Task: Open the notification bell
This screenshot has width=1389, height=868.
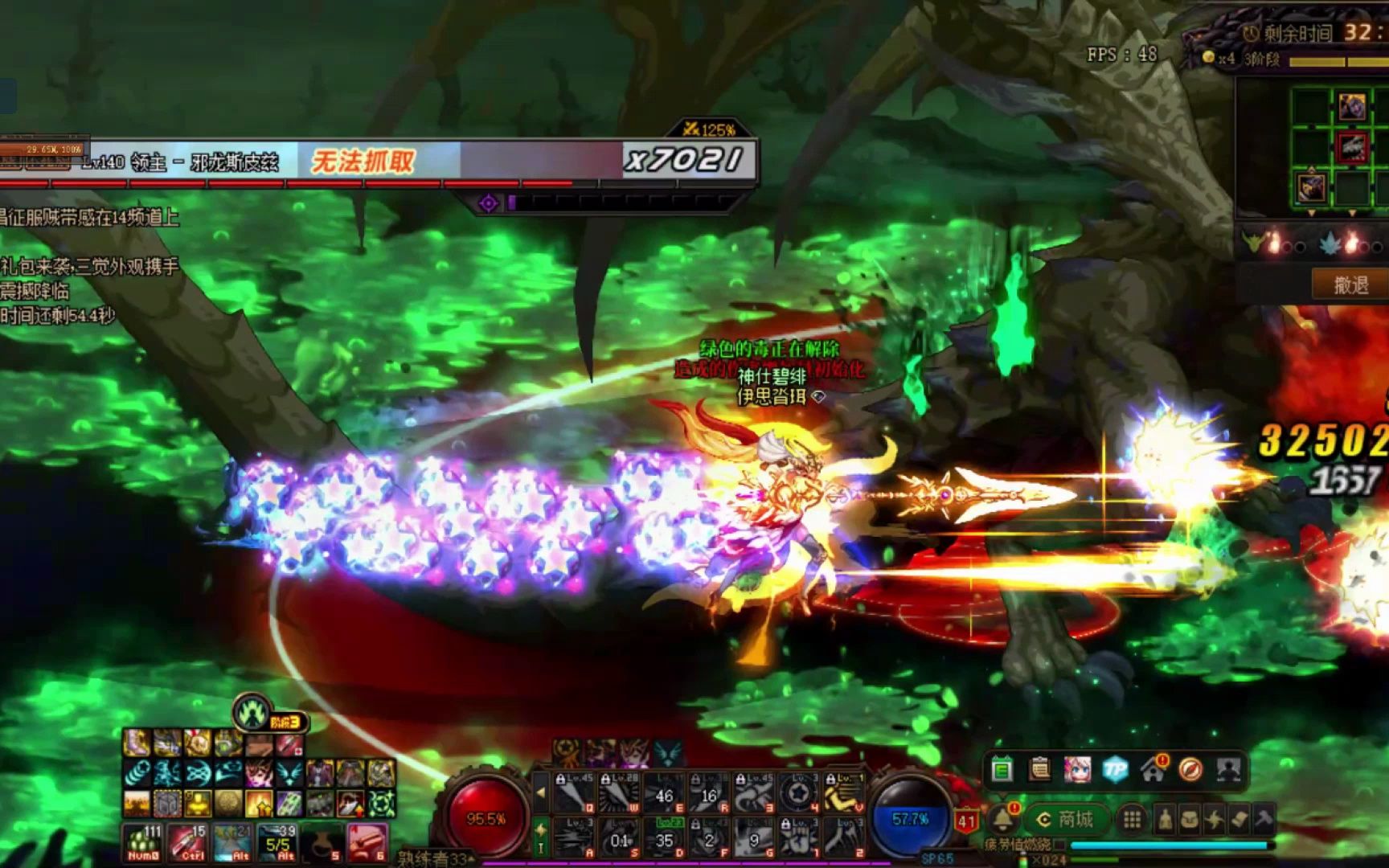Action: click(1002, 819)
